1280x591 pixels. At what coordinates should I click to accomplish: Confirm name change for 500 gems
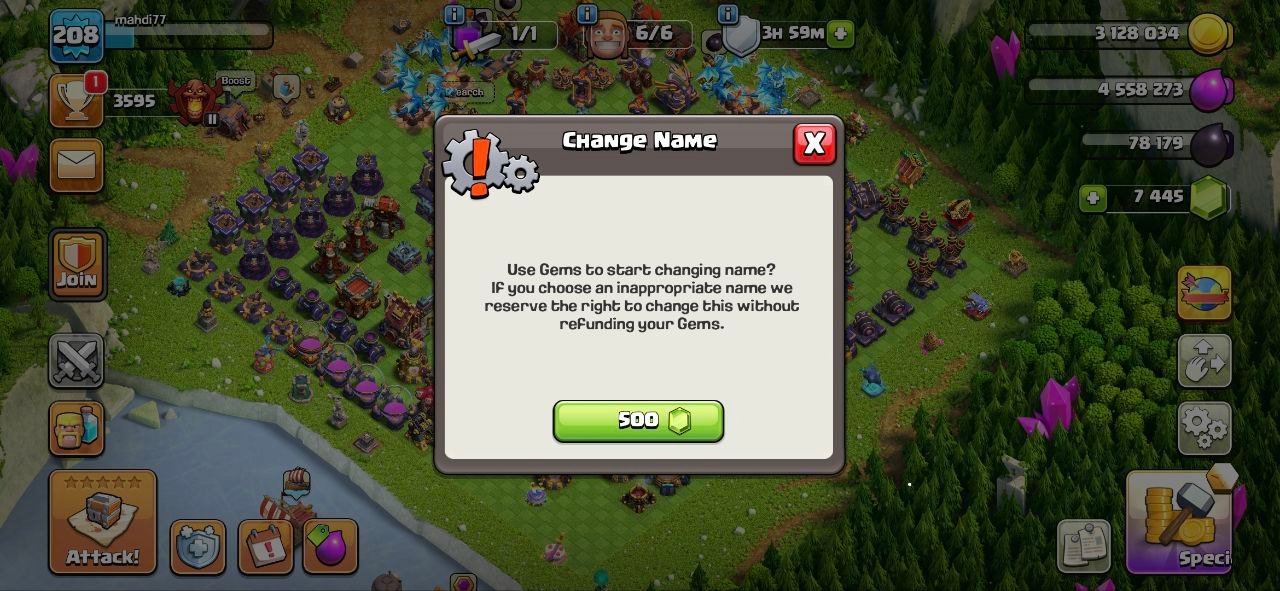pos(638,421)
